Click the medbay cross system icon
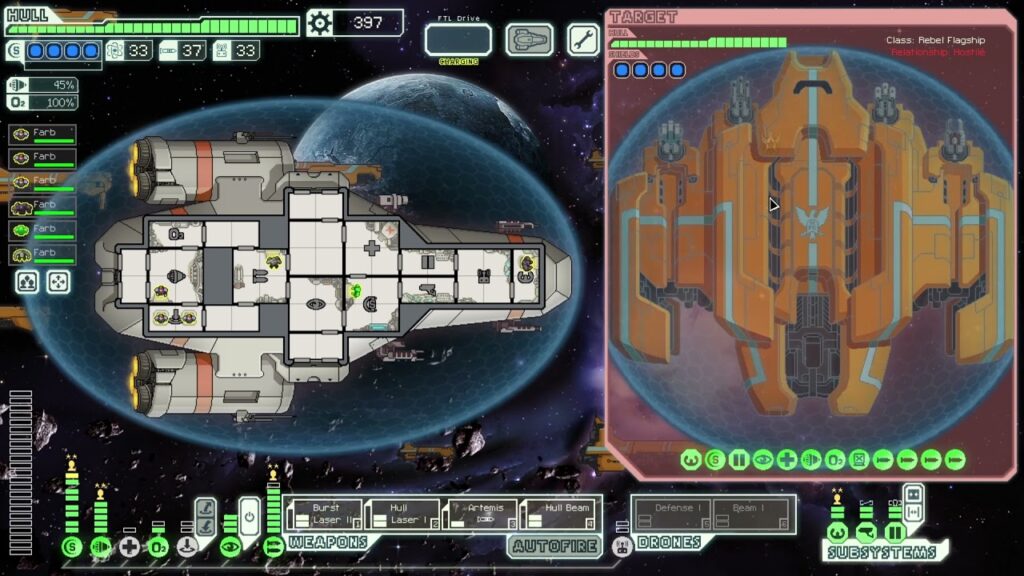Image resolution: width=1024 pixels, height=576 pixels. [129, 547]
